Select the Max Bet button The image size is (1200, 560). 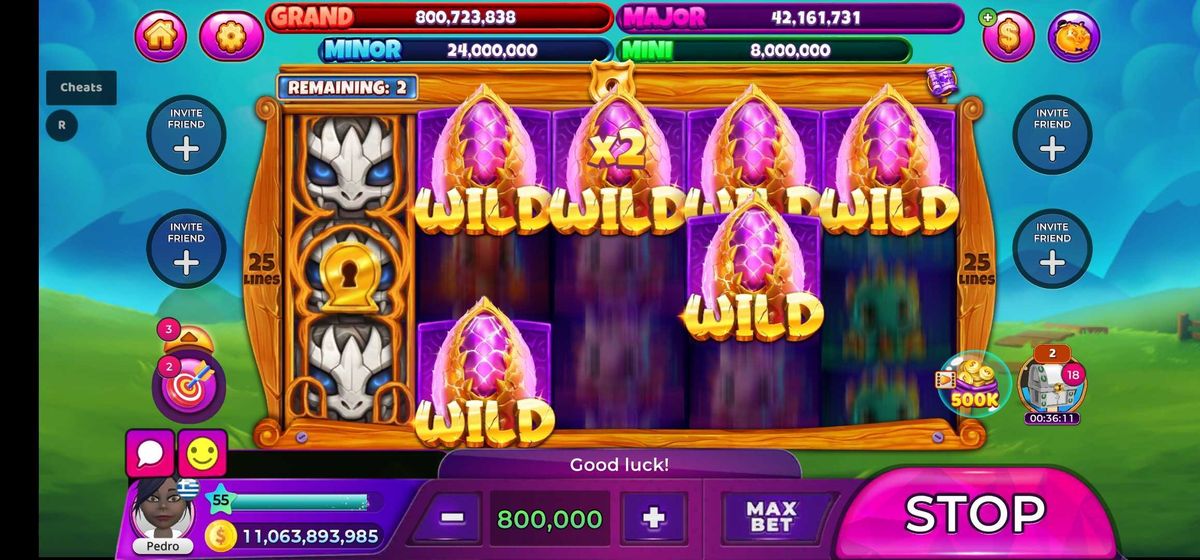coord(771,518)
